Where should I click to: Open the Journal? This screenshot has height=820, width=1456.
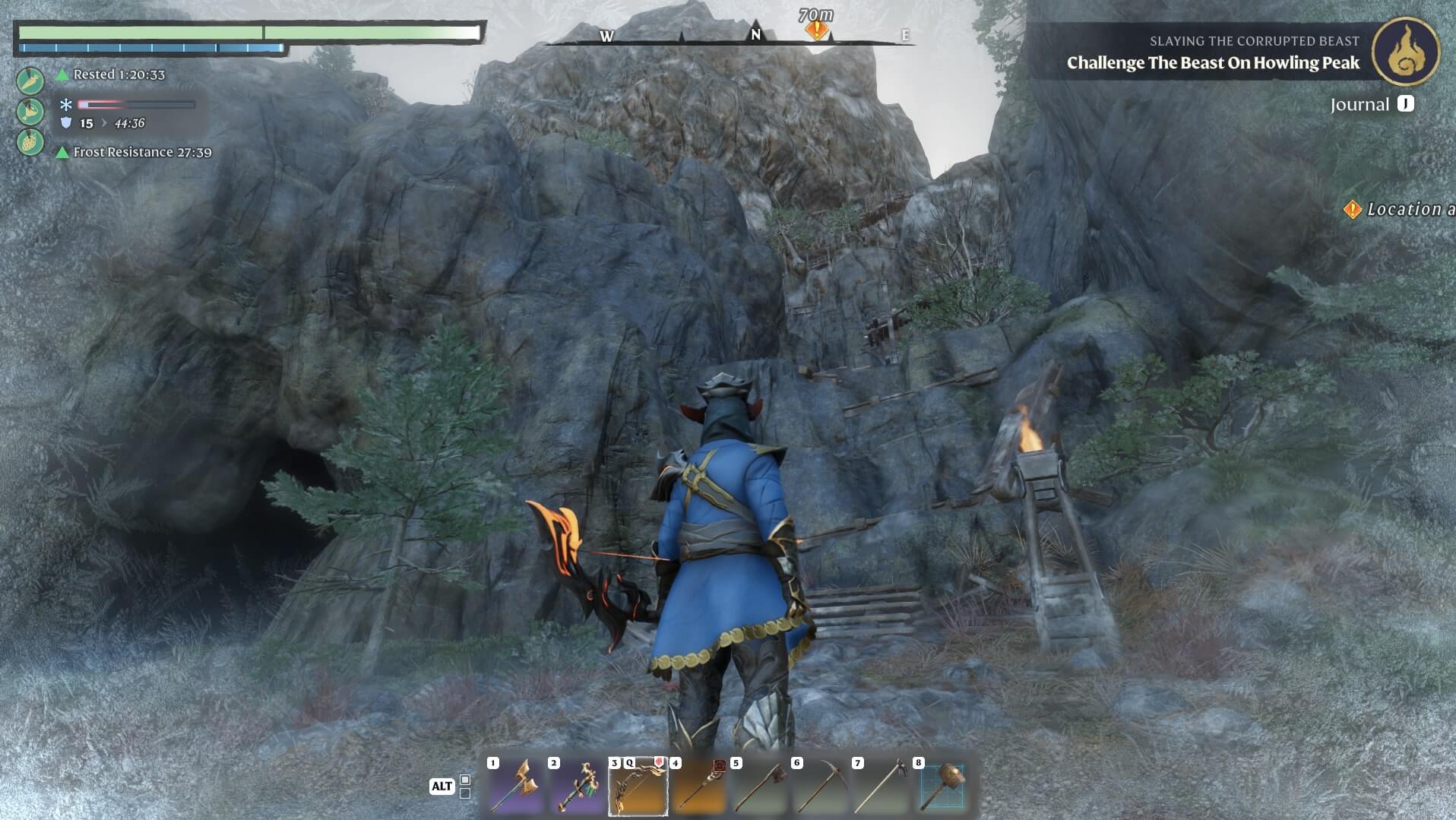(x=1371, y=104)
